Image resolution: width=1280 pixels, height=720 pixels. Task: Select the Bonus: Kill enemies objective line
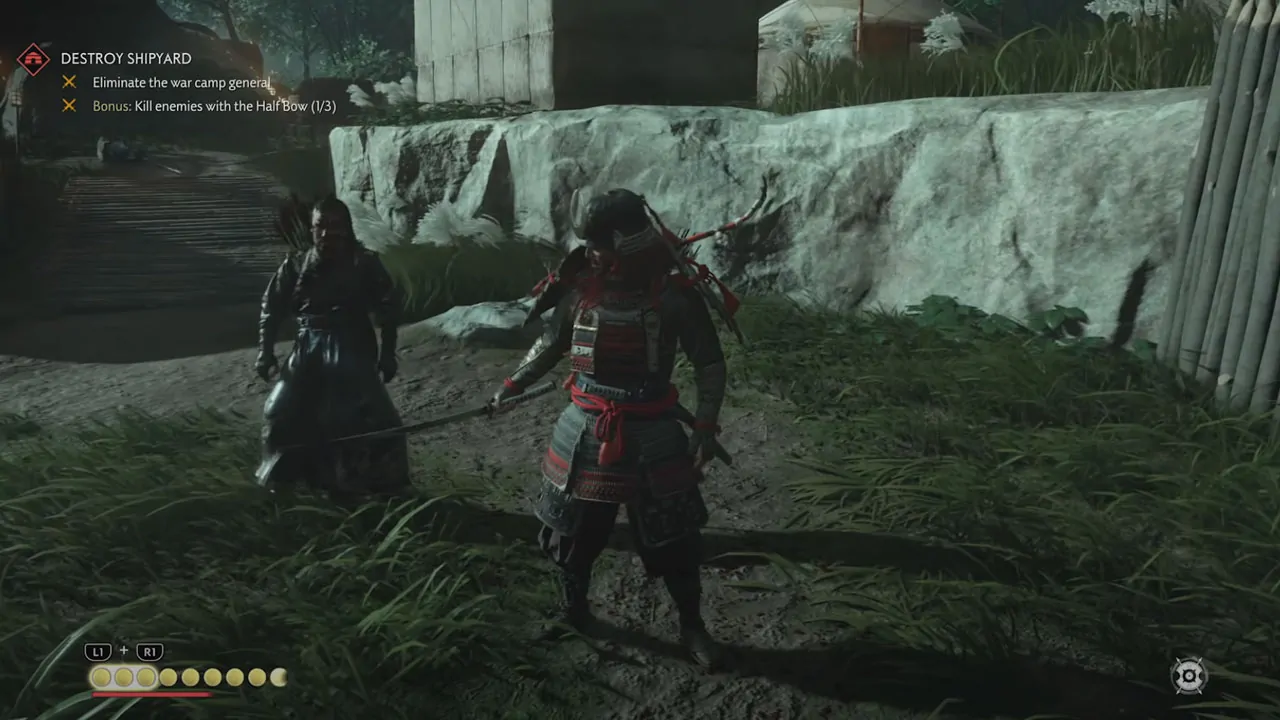tap(215, 106)
